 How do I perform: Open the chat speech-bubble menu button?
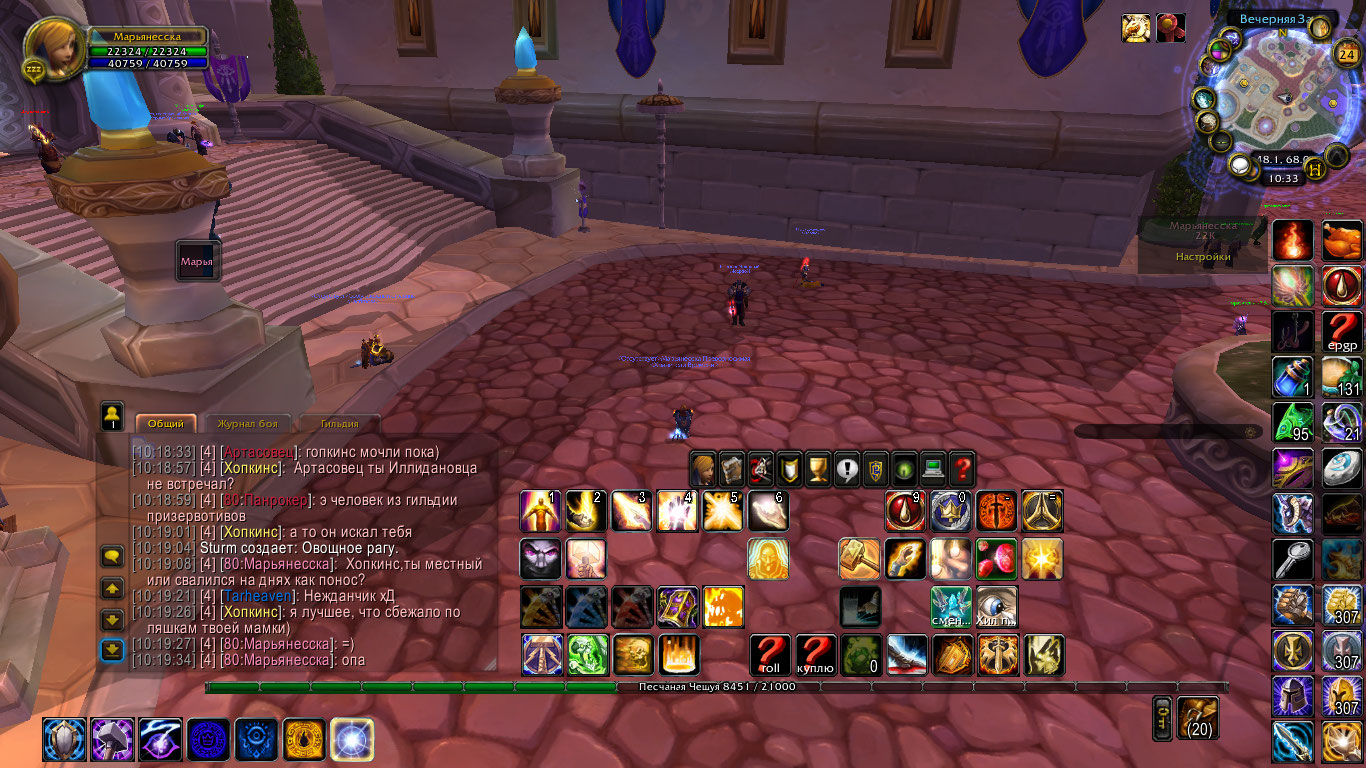point(112,556)
